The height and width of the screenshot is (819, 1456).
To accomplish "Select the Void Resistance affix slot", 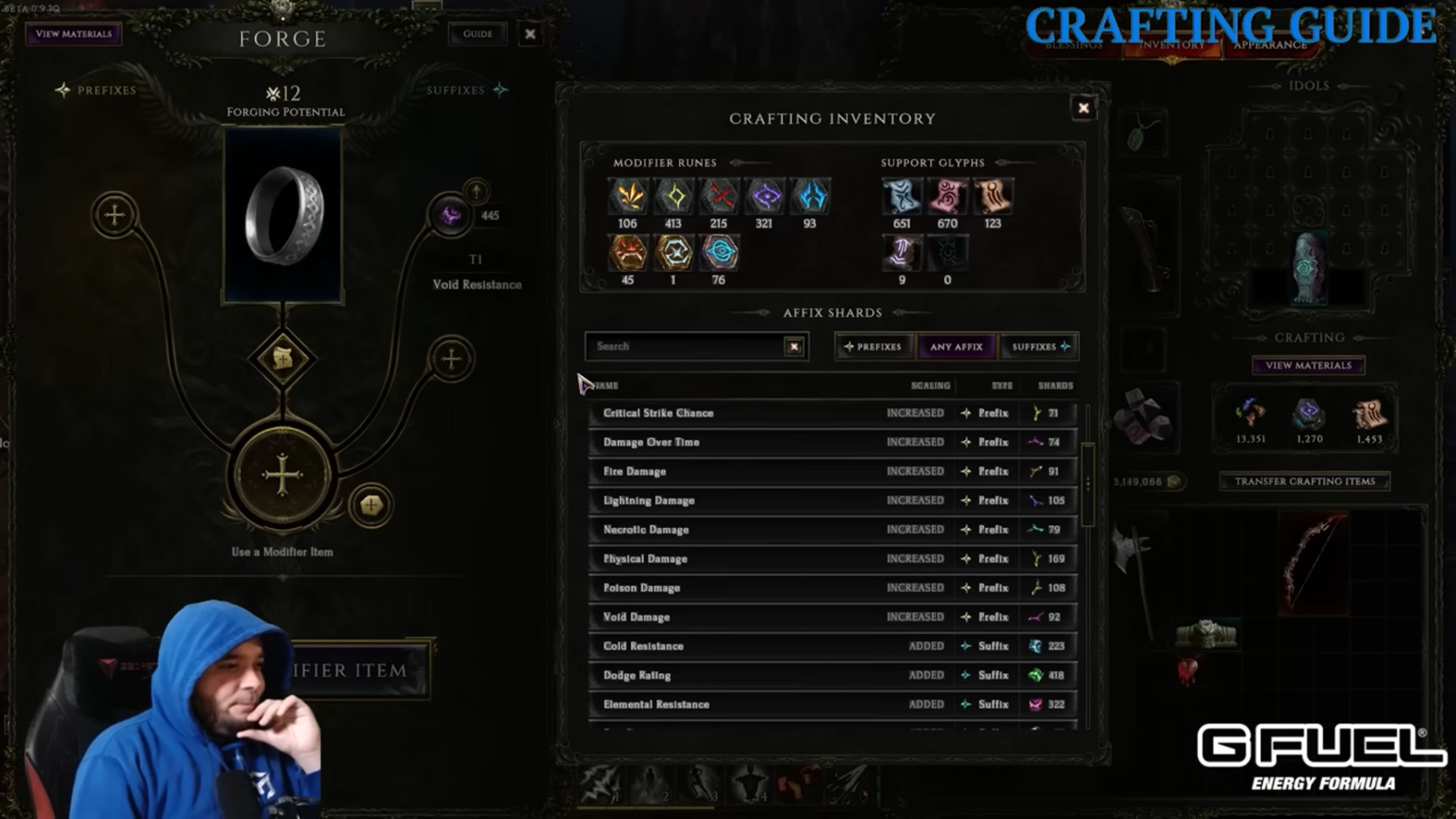I will pos(451,216).
